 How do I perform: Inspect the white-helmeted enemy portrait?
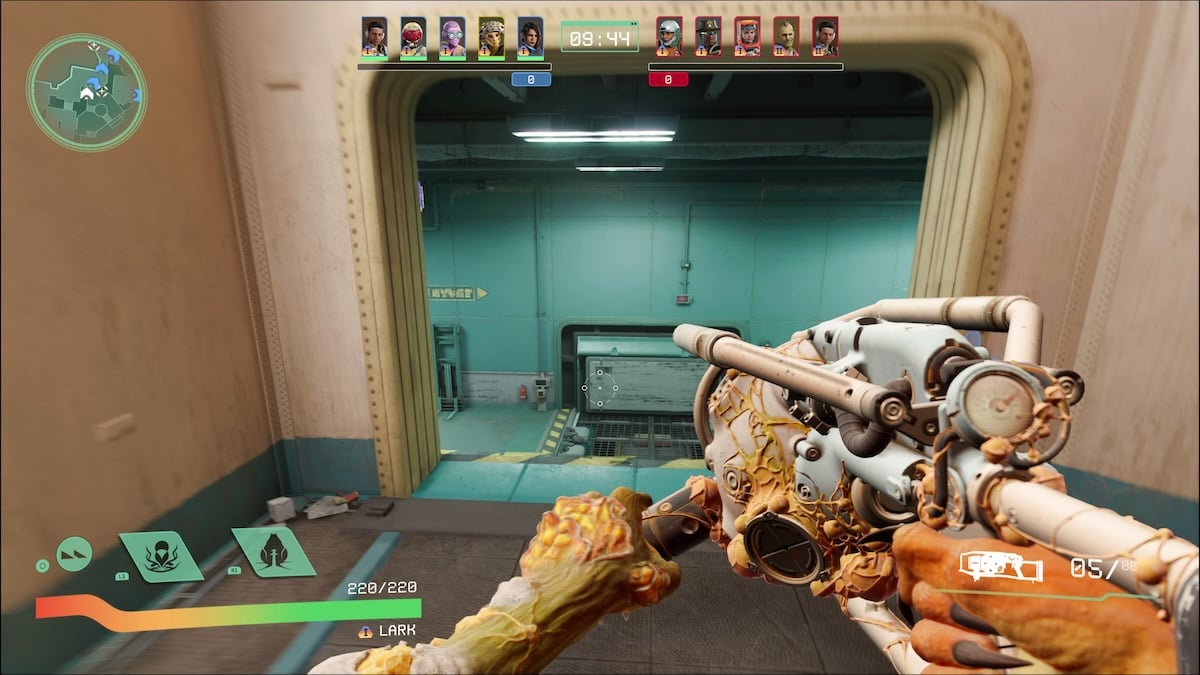(669, 37)
